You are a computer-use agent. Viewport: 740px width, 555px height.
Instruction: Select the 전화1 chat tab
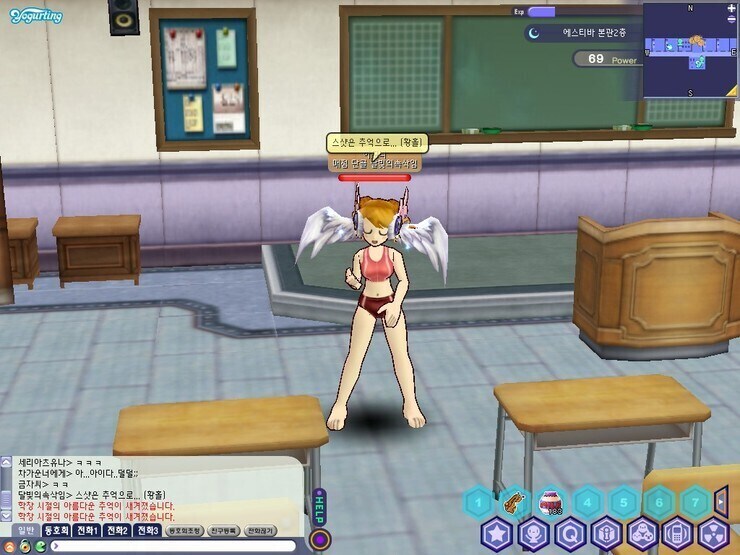(x=87, y=531)
